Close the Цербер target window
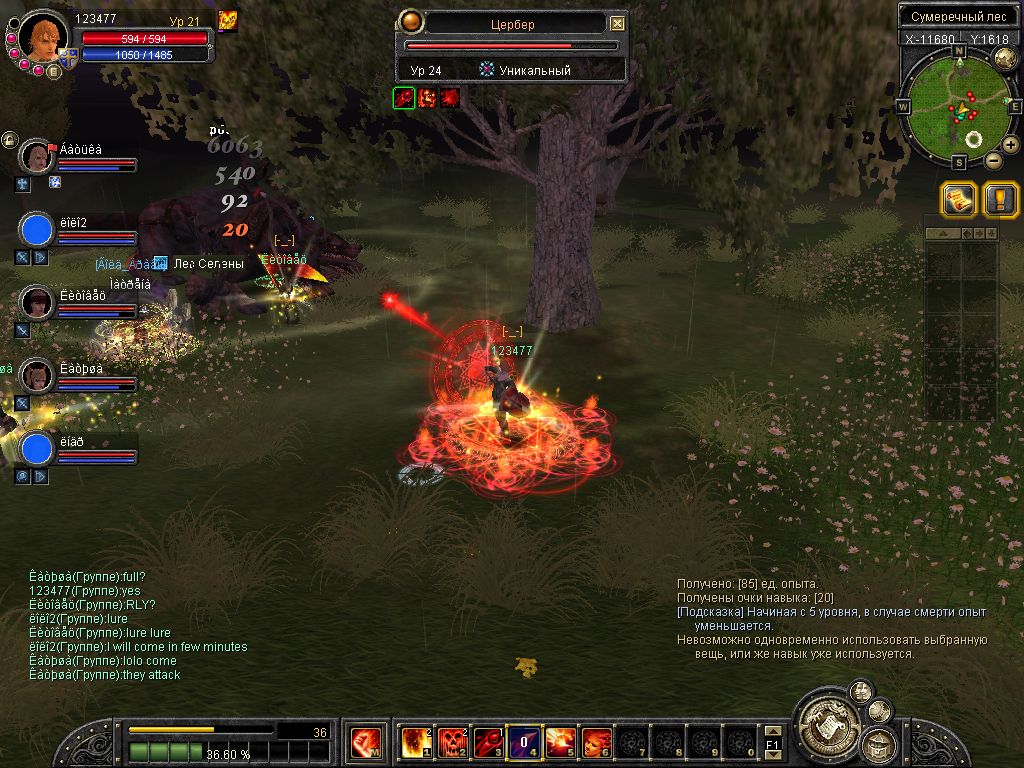This screenshot has height=768, width=1024. pyautogui.click(x=618, y=23)
